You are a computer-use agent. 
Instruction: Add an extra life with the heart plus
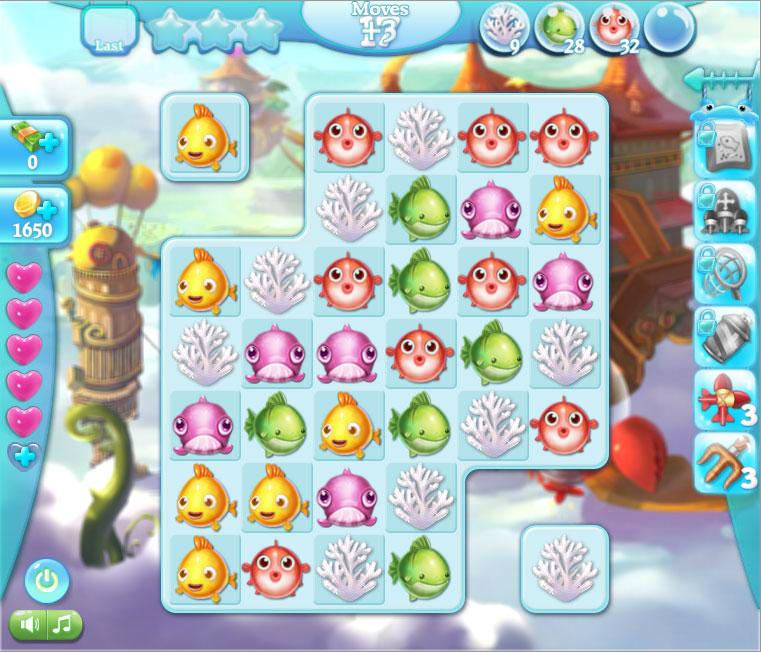point(24,456)
